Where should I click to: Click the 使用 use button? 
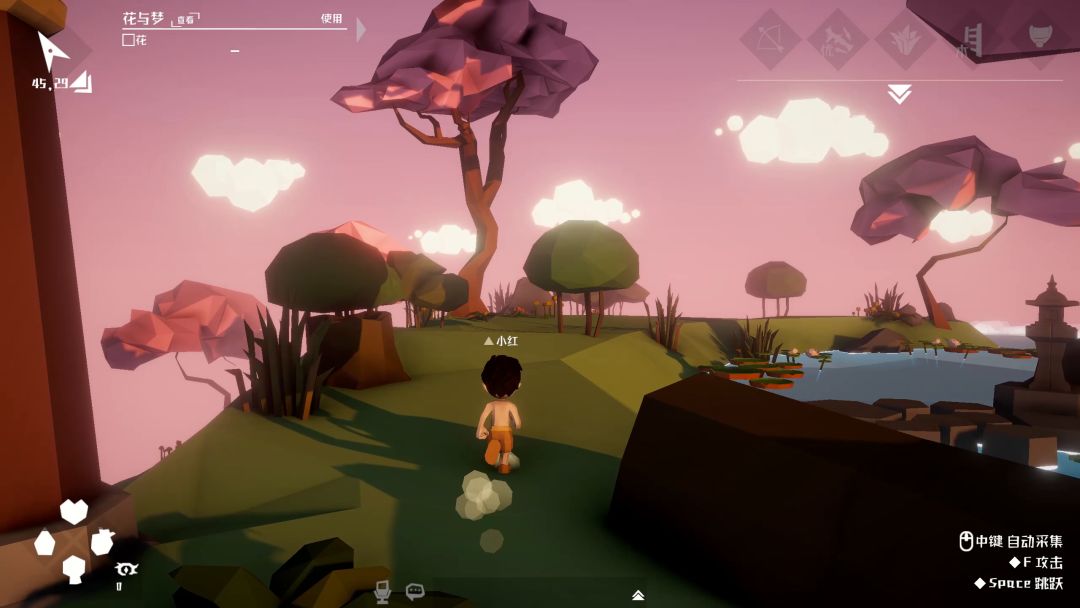pos(331,19)
